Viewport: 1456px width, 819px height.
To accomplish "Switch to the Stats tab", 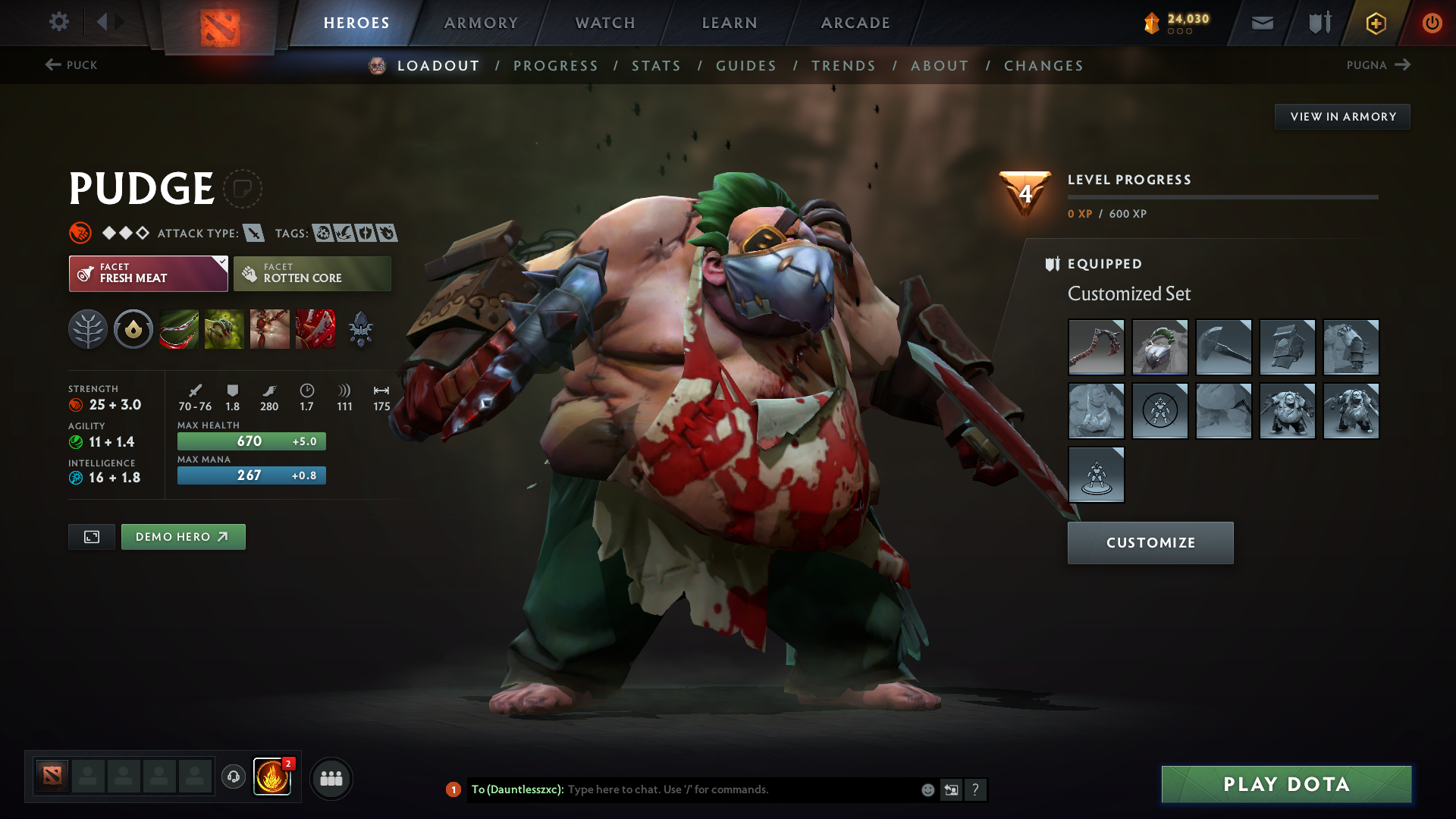I will coord(656,66).
